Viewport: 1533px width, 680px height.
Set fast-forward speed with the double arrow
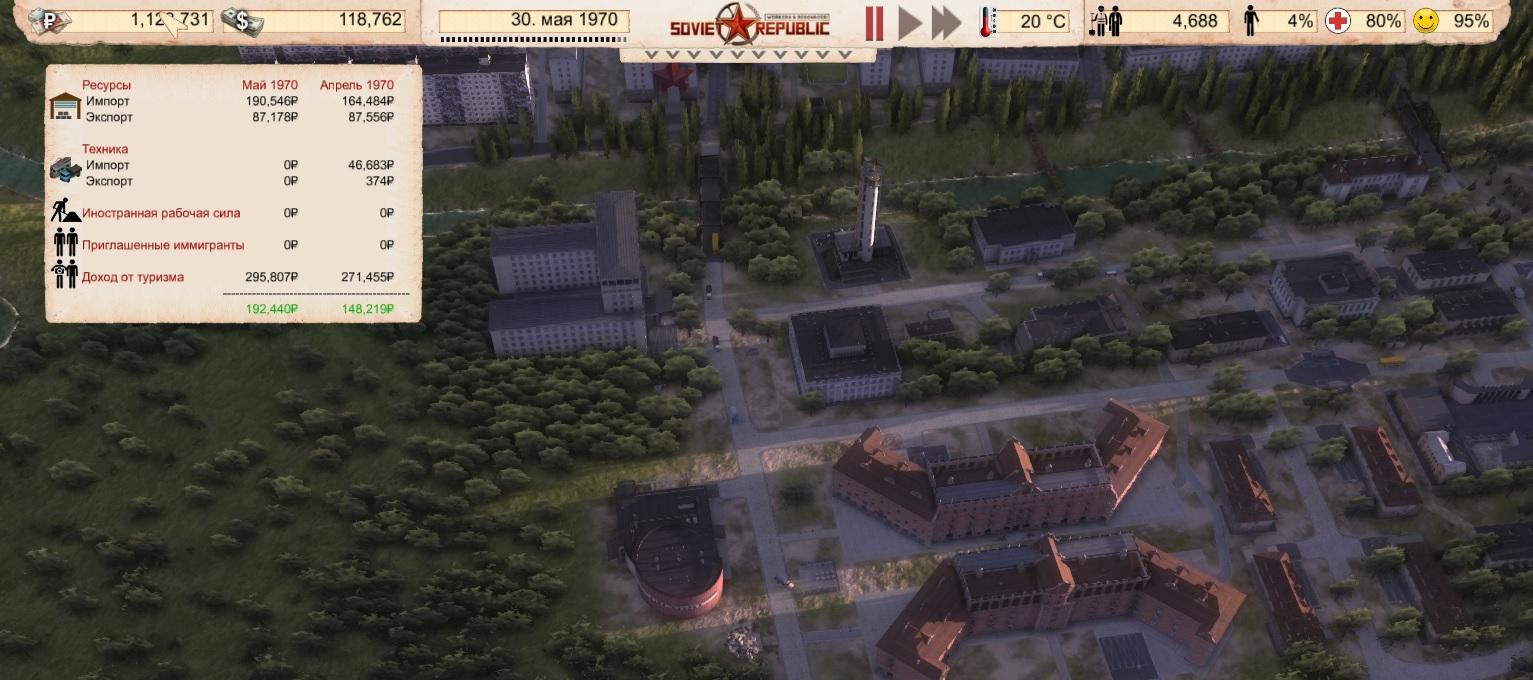[x=946, y=22]
